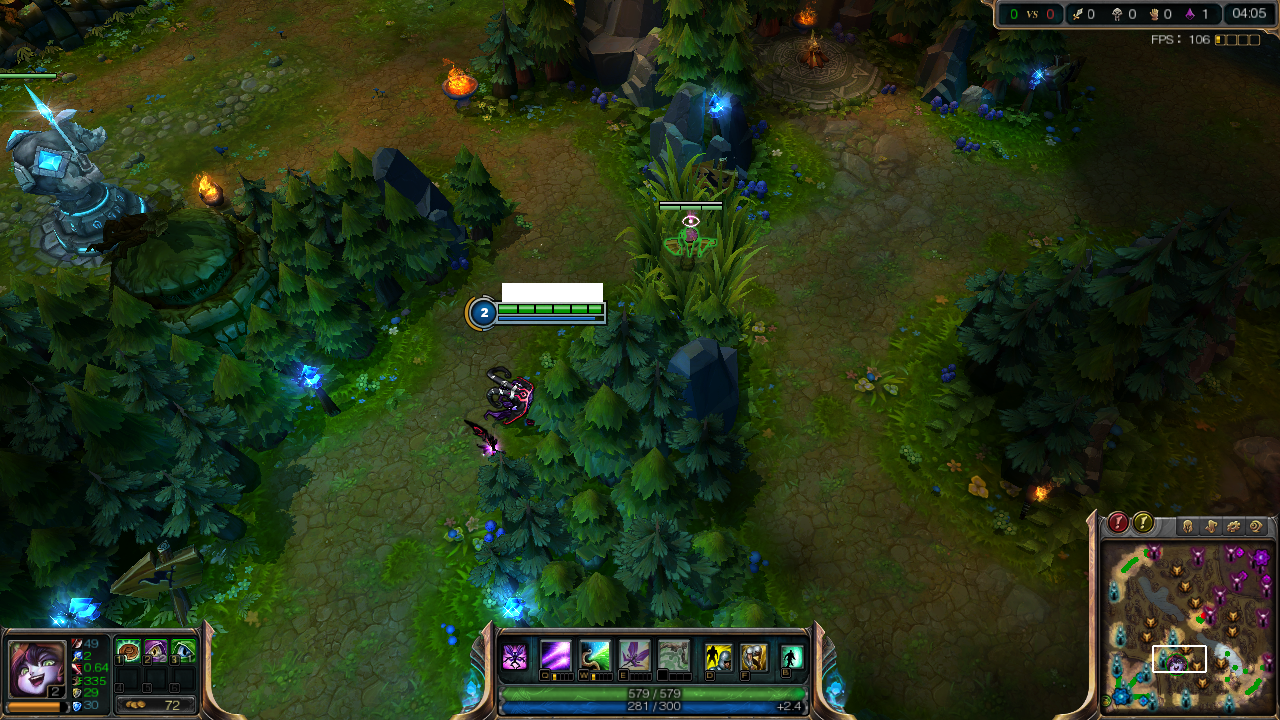
Task: Use the Help, Pix! E ability
Action: click(x=634, y=656)
